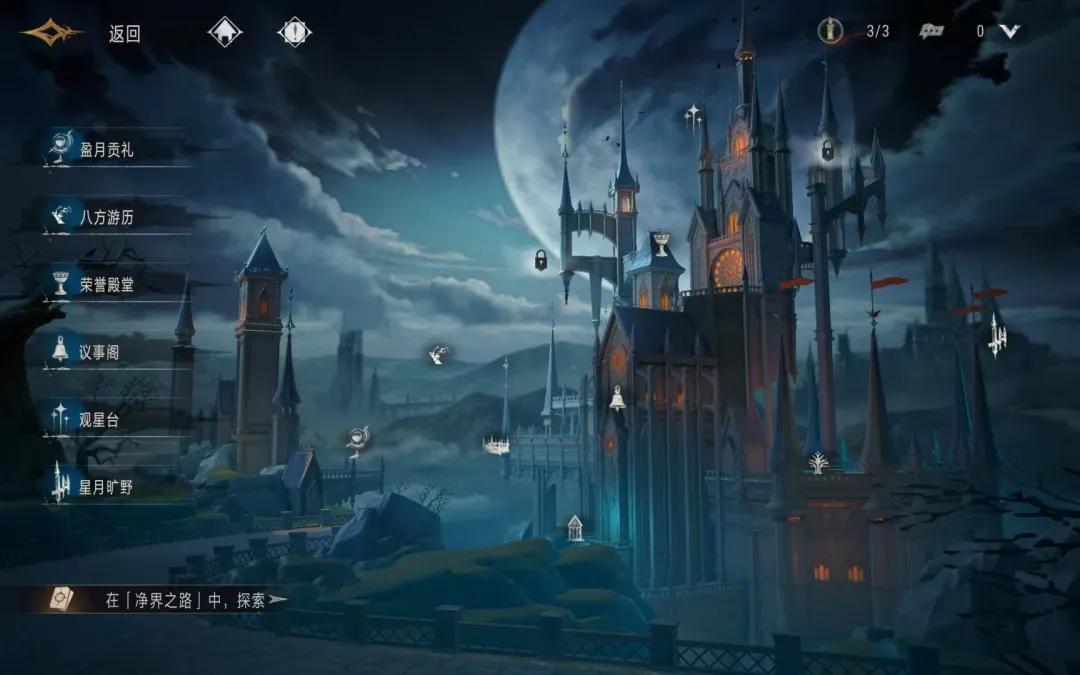This screenshot has height=675, width=1080.
Task: Open the 观星台 entry
Action: pos(98,420)
